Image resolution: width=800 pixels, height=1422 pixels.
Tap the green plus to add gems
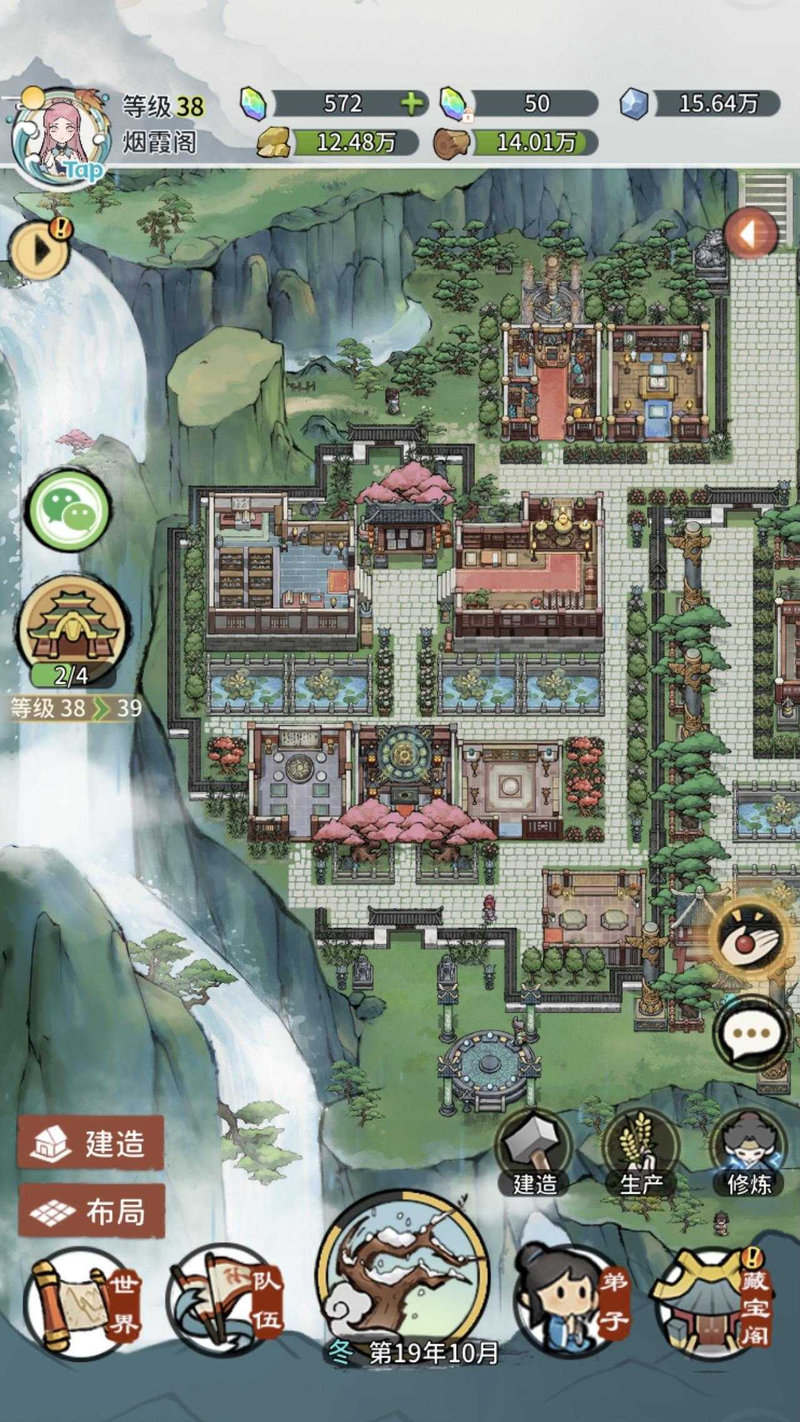tap(410, 103)
